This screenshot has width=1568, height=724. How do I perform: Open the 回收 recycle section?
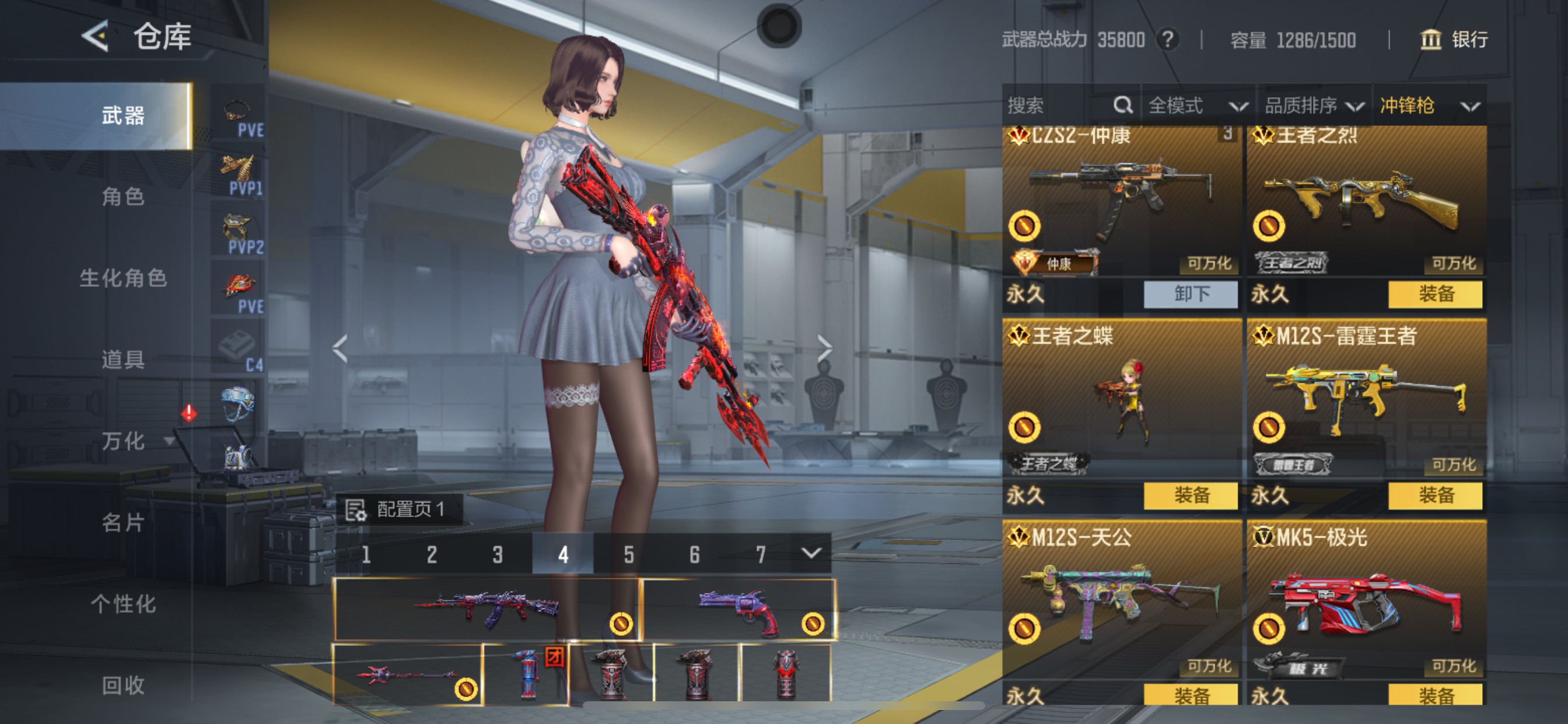pos(123,685)
